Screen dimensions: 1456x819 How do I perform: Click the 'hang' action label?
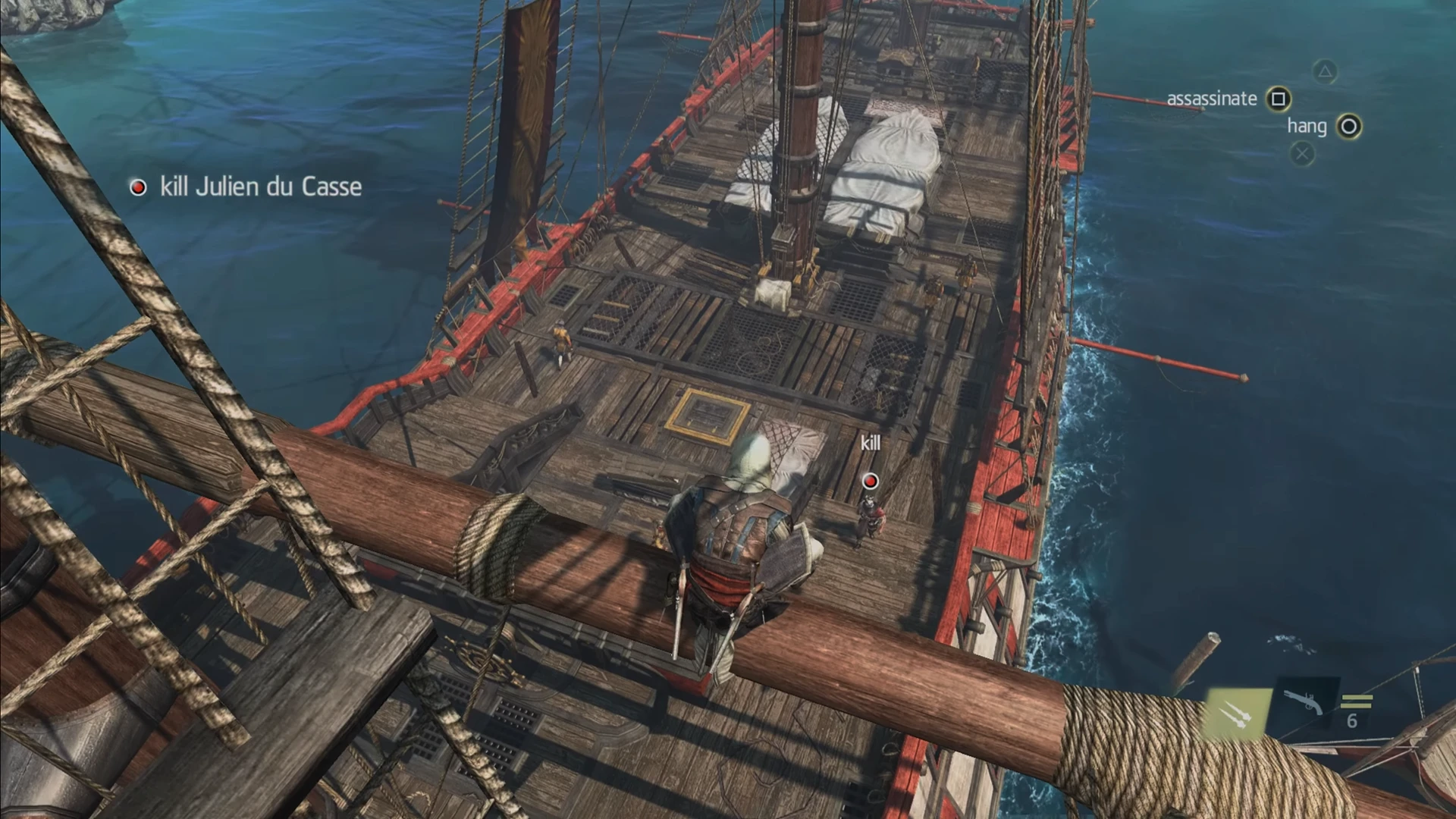pyautogui.click(x=1306, y=127)
